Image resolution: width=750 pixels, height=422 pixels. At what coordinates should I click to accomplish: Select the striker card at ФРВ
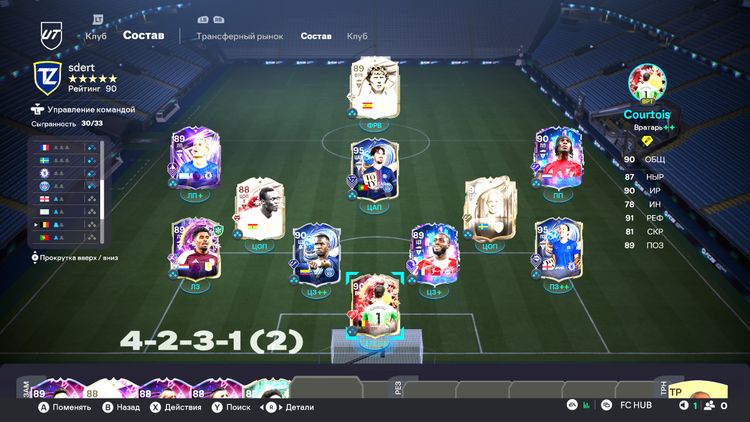click(373, 93)
